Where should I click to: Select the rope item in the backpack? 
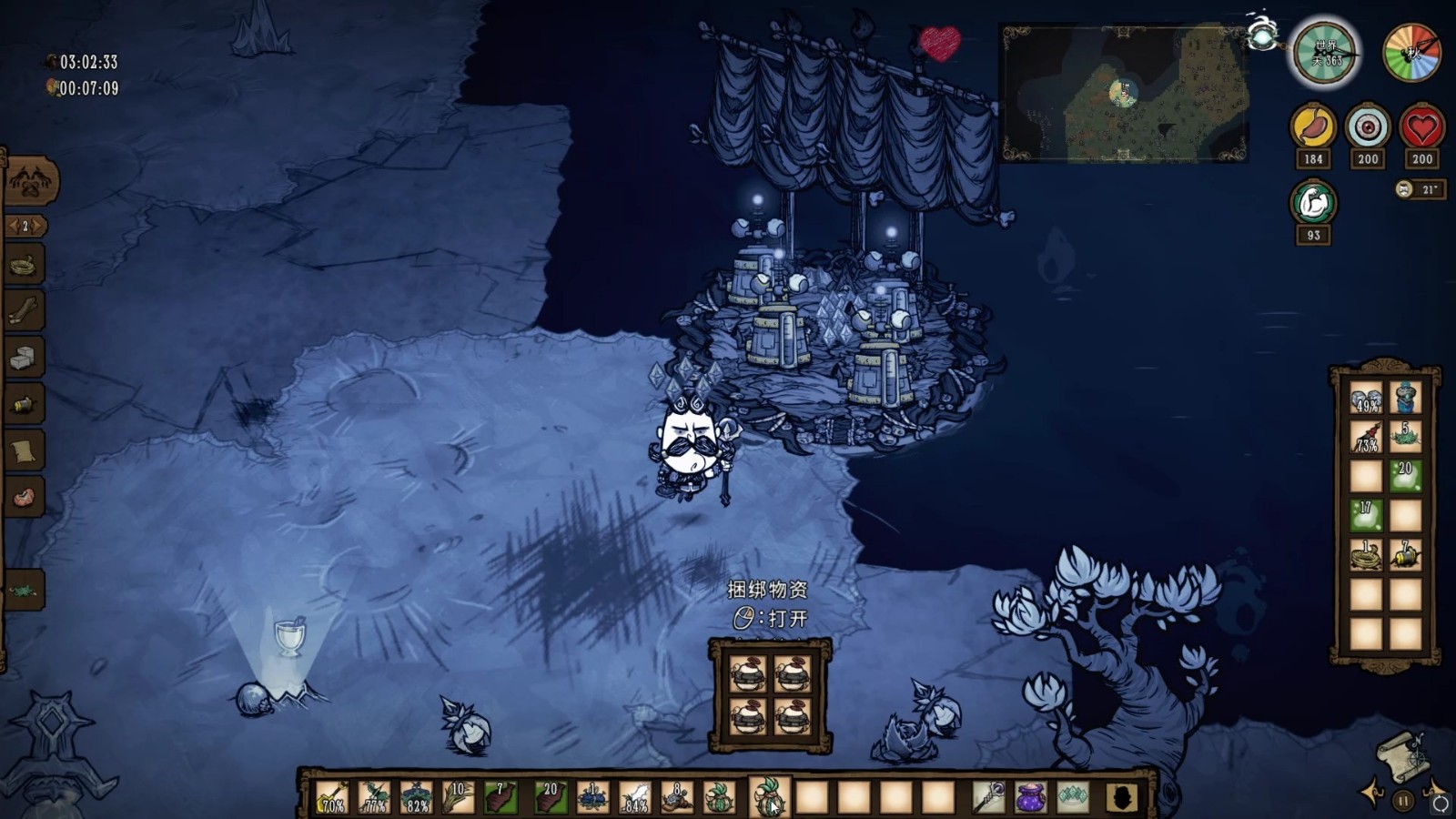click(1366, 554)
